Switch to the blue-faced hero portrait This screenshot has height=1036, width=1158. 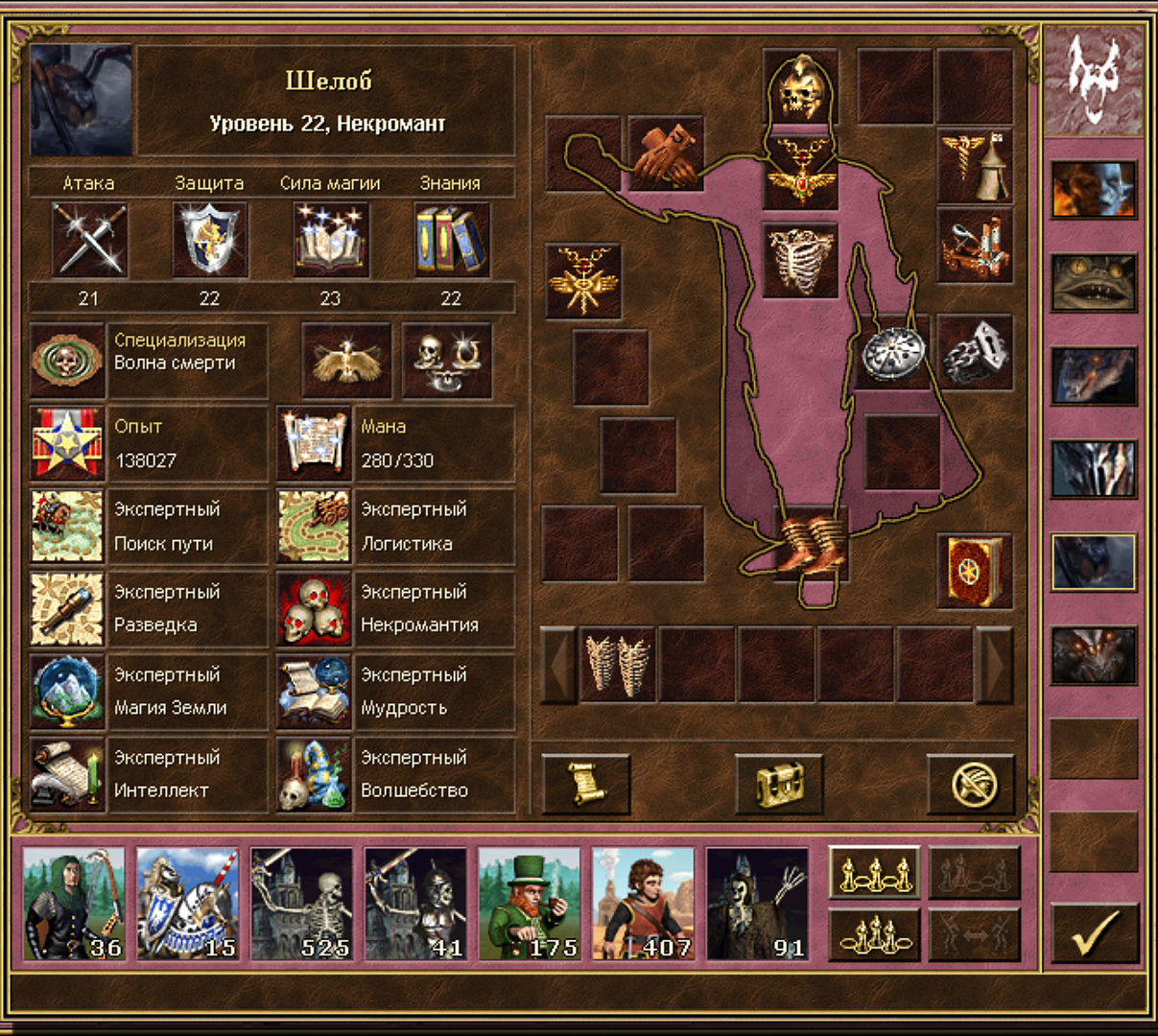1093,189
